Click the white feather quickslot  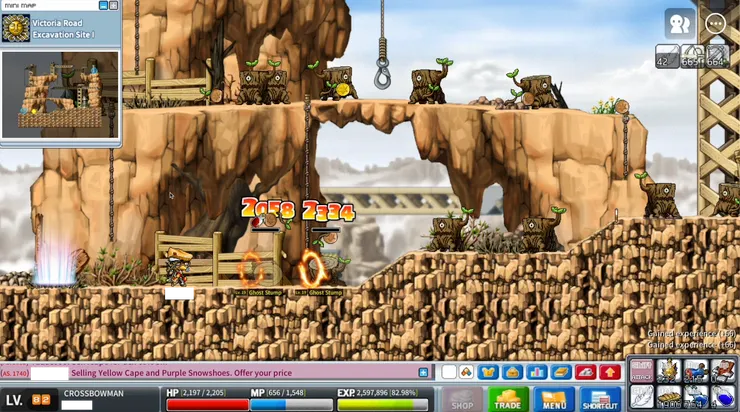click(x=641, y=397)
